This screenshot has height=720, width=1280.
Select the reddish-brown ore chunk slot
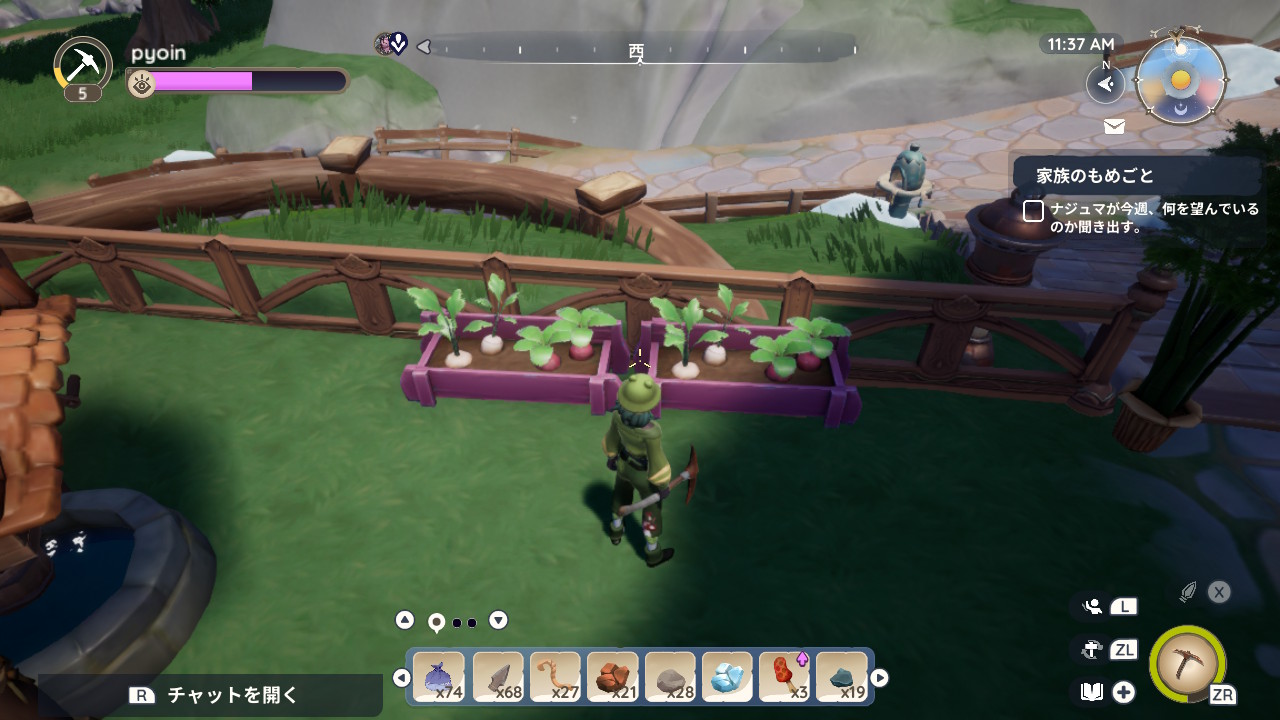(x=612, y=678)
